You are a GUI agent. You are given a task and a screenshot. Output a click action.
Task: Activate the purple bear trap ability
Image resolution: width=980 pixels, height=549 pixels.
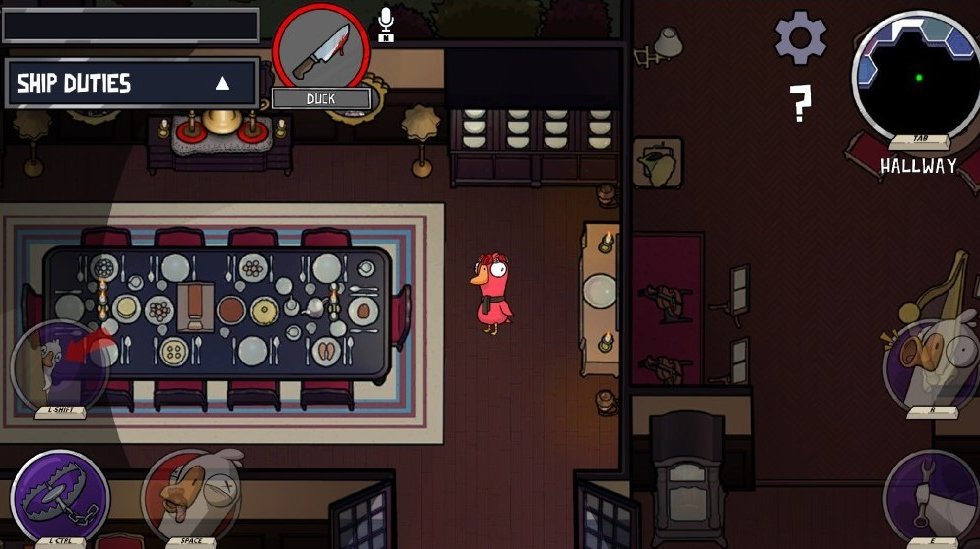60,497
